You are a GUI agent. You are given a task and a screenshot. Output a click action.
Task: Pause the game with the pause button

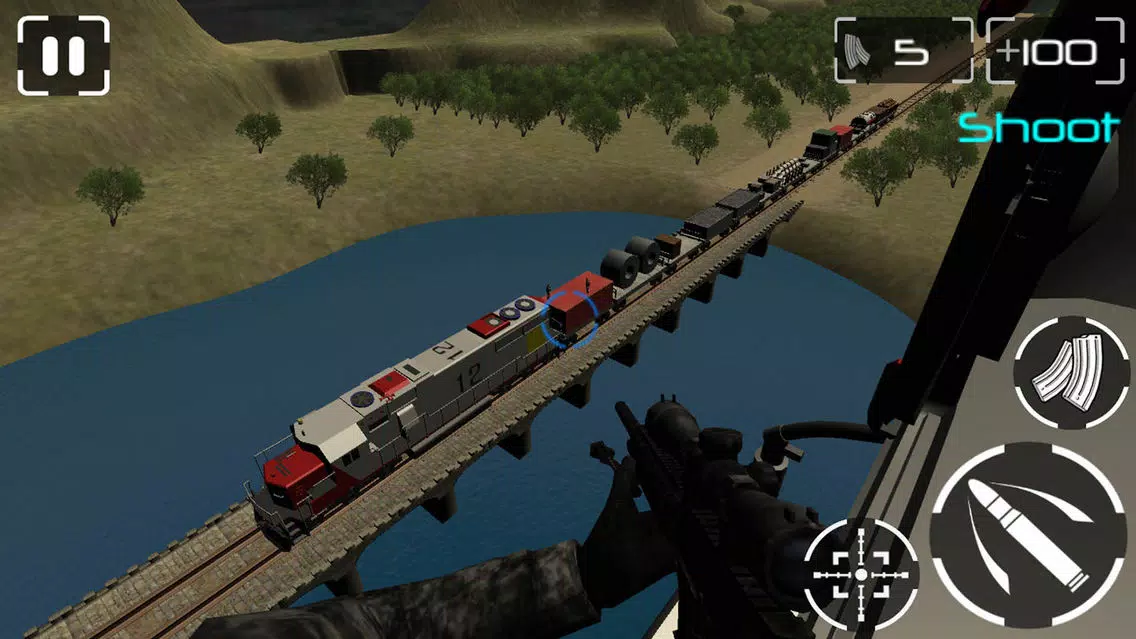pyautogui.click(x=63, y=55)
